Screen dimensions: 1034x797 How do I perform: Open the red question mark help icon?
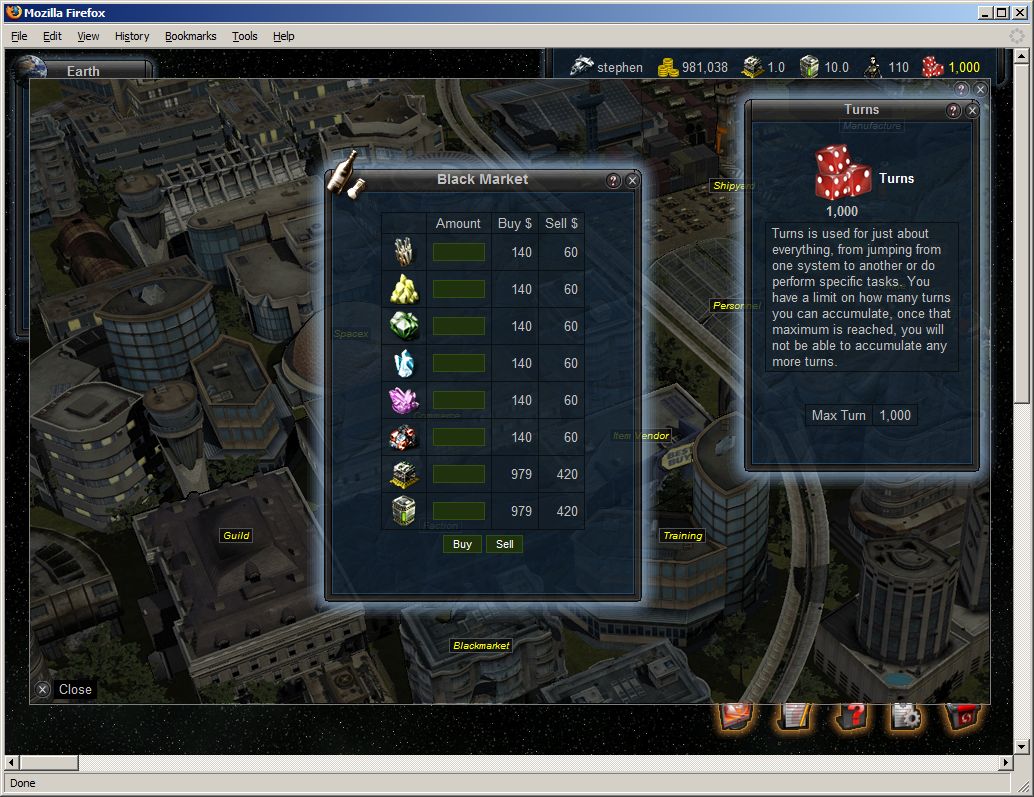pos(852,716)
